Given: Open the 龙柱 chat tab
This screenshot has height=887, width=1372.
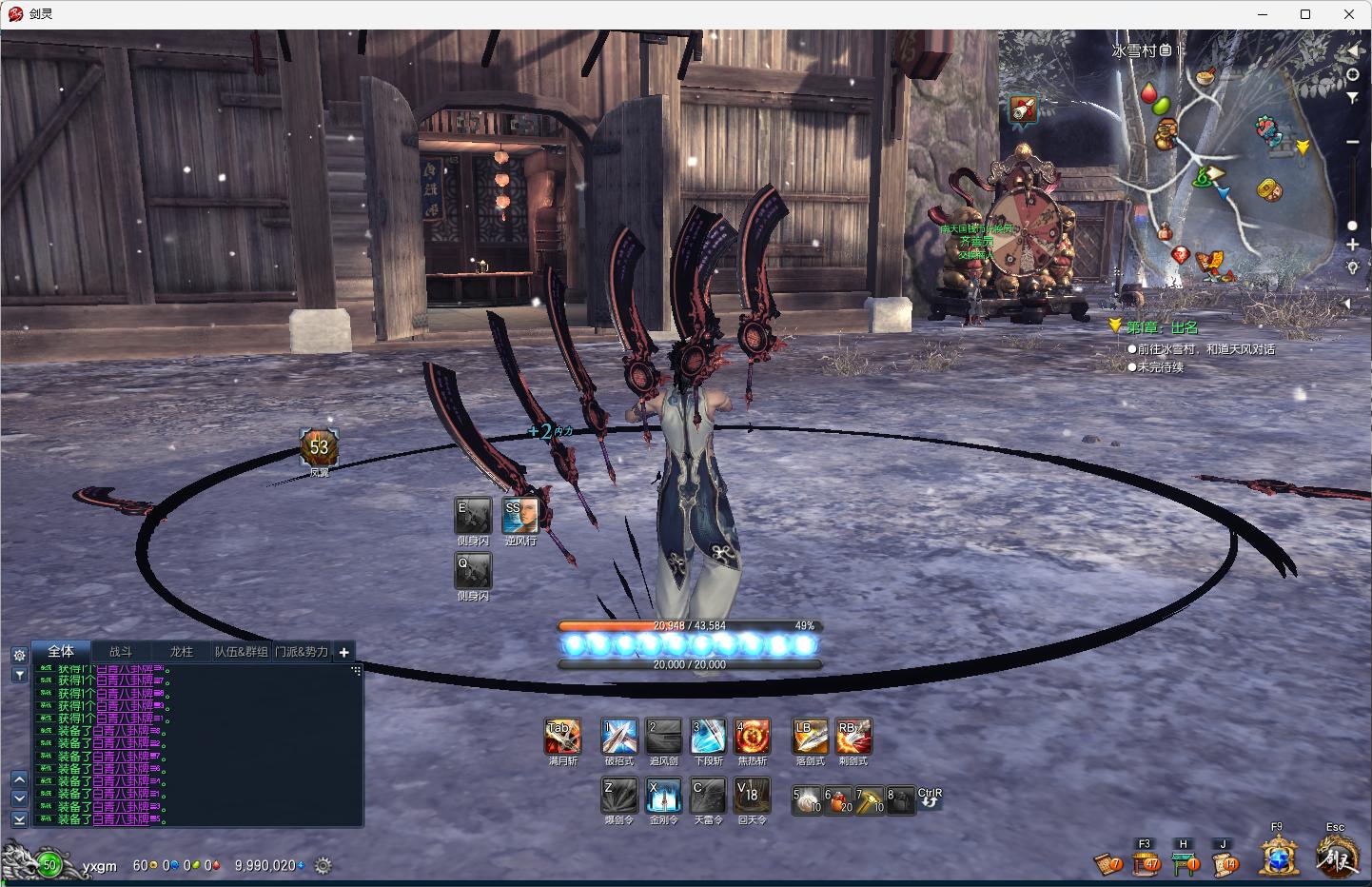Looking at the screenshot, I should point(181,652).
